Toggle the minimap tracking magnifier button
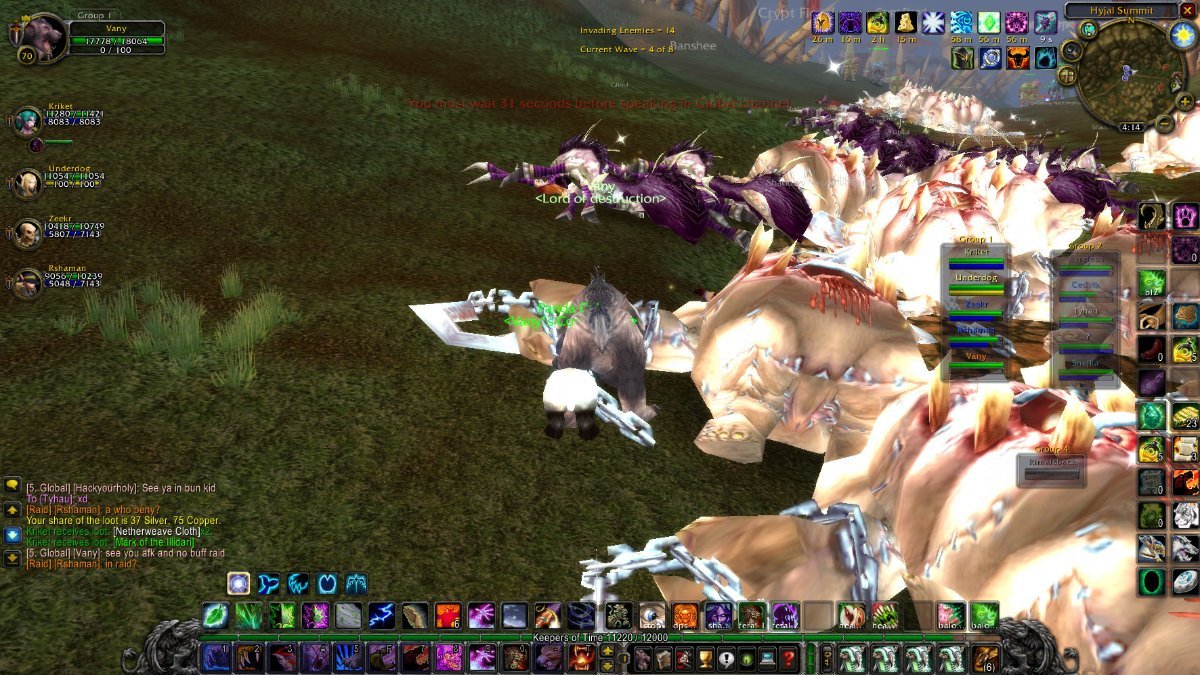 [x=1072, y=50]
